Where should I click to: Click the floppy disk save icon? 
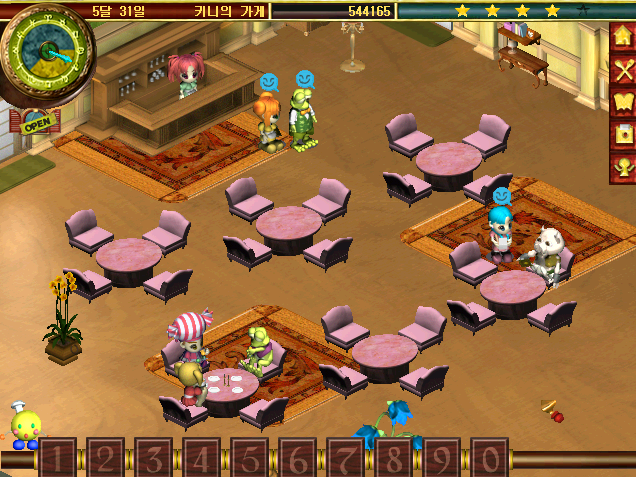pyautogui.click(x=623, y=135)
